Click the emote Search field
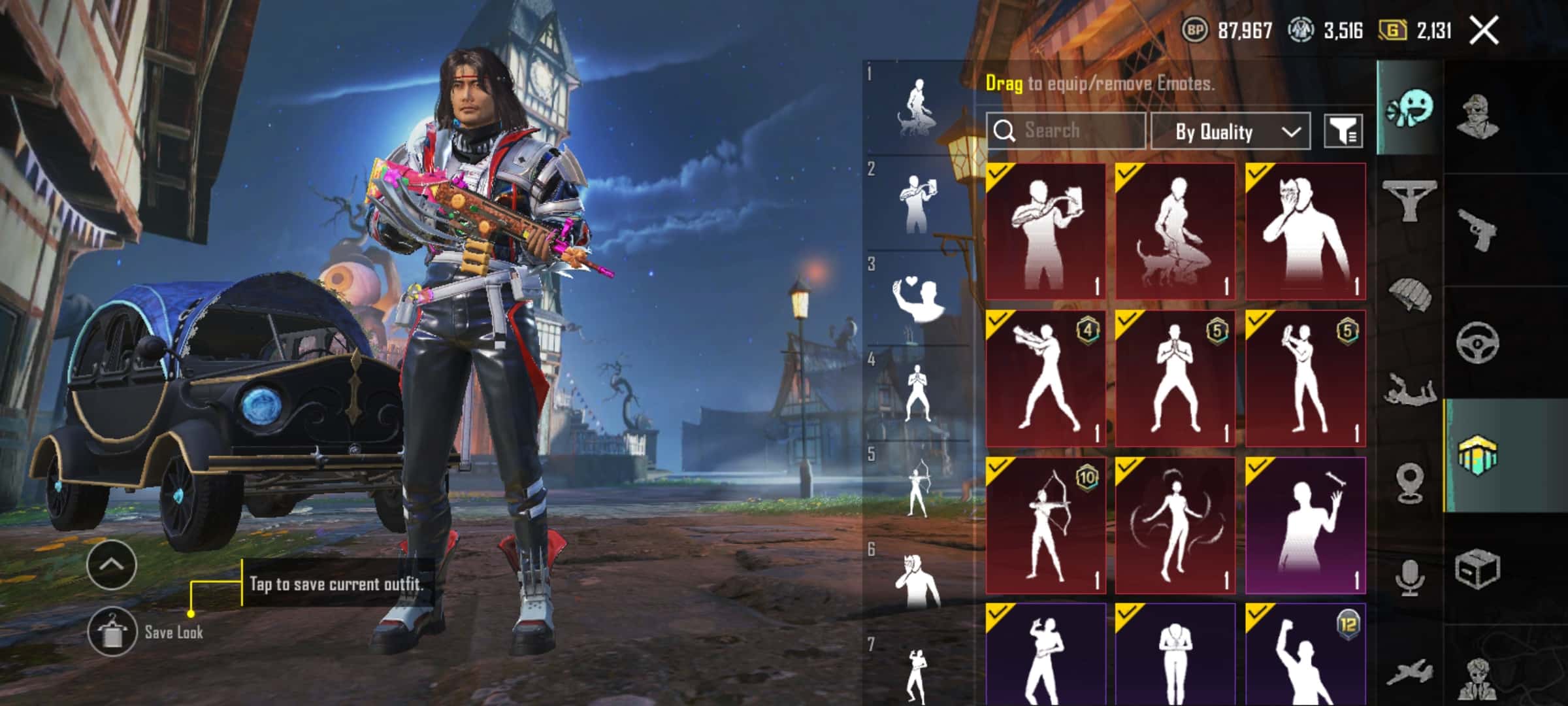Viewport: 1568px width, 706px height. [1066, 131]
